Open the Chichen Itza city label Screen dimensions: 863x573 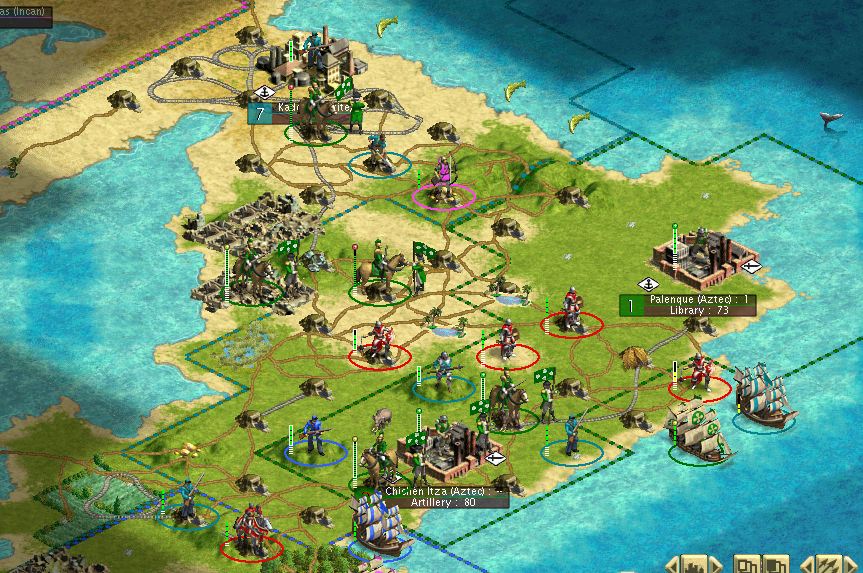[444, 496]
